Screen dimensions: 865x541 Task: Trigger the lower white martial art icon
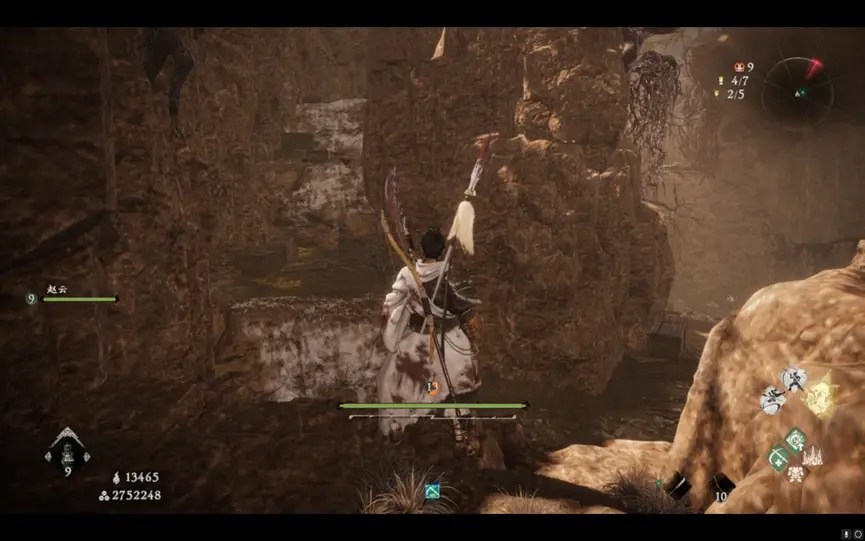click(x=773, y=401)
